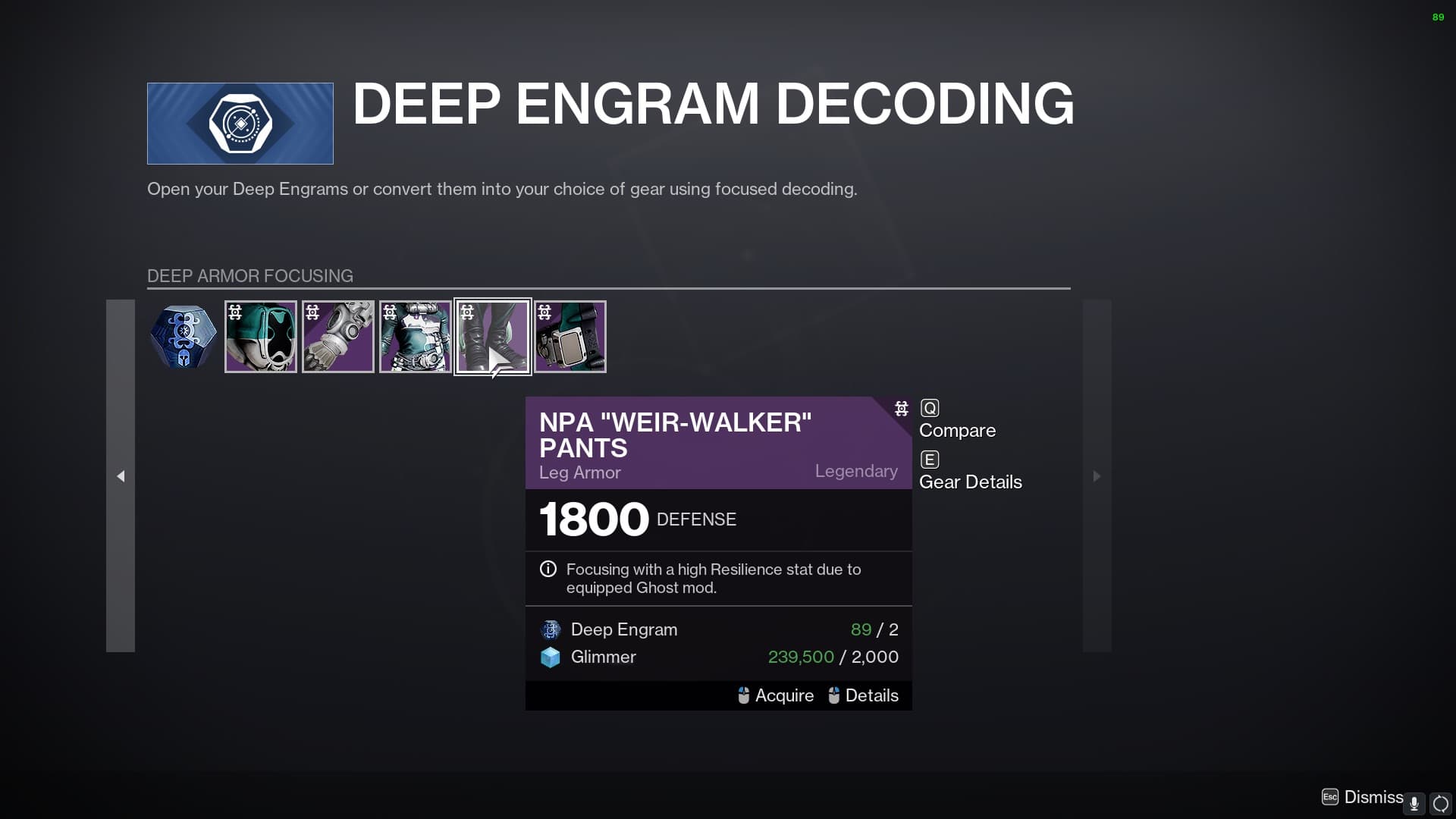Open Compare for the Weir-Walker Pants

click(x=957, y=430)
